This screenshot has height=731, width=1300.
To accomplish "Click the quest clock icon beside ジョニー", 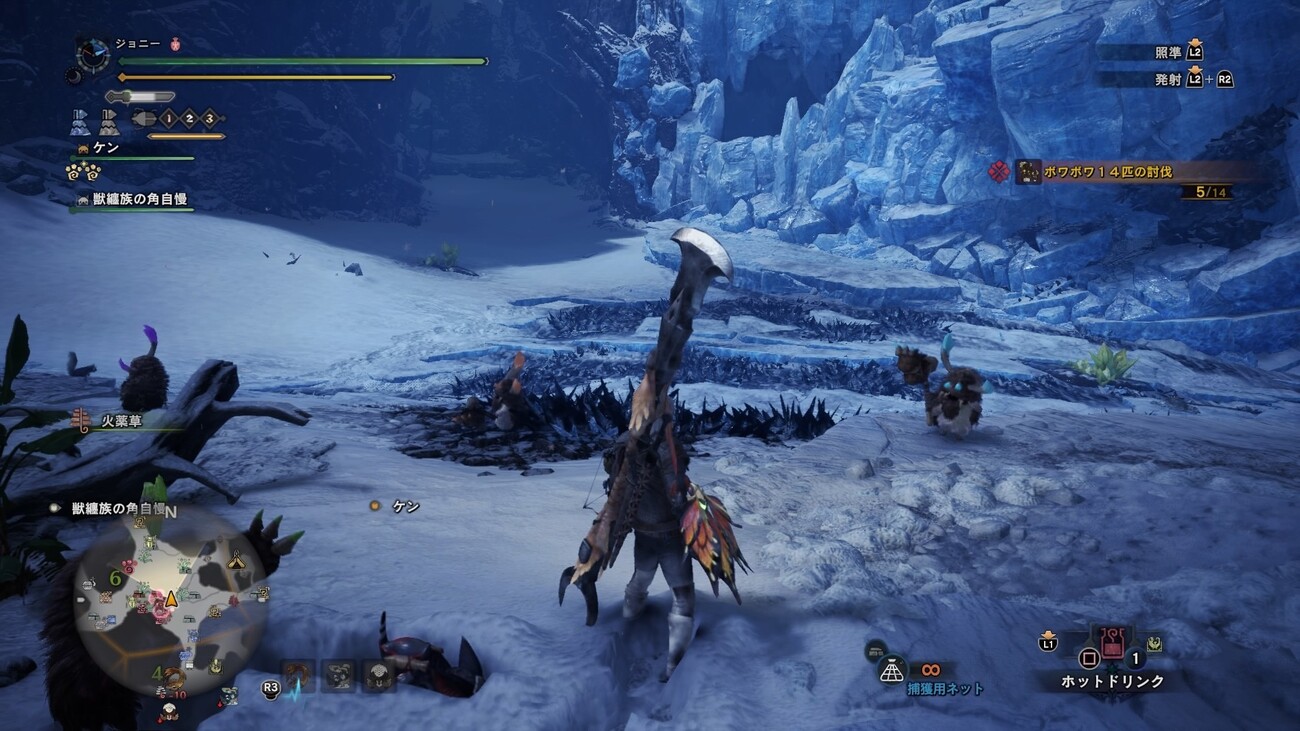I will click(93, 54).
